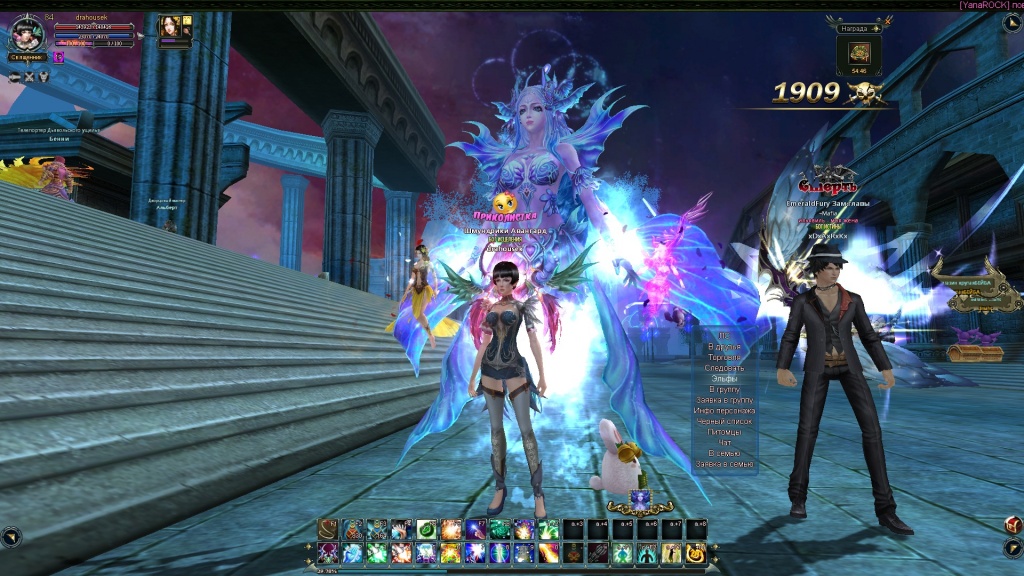This screenshot has height=576, width=1024.
Task: Activate the golden pumpkin hotbar slot
Action: (x=695, y=552)
